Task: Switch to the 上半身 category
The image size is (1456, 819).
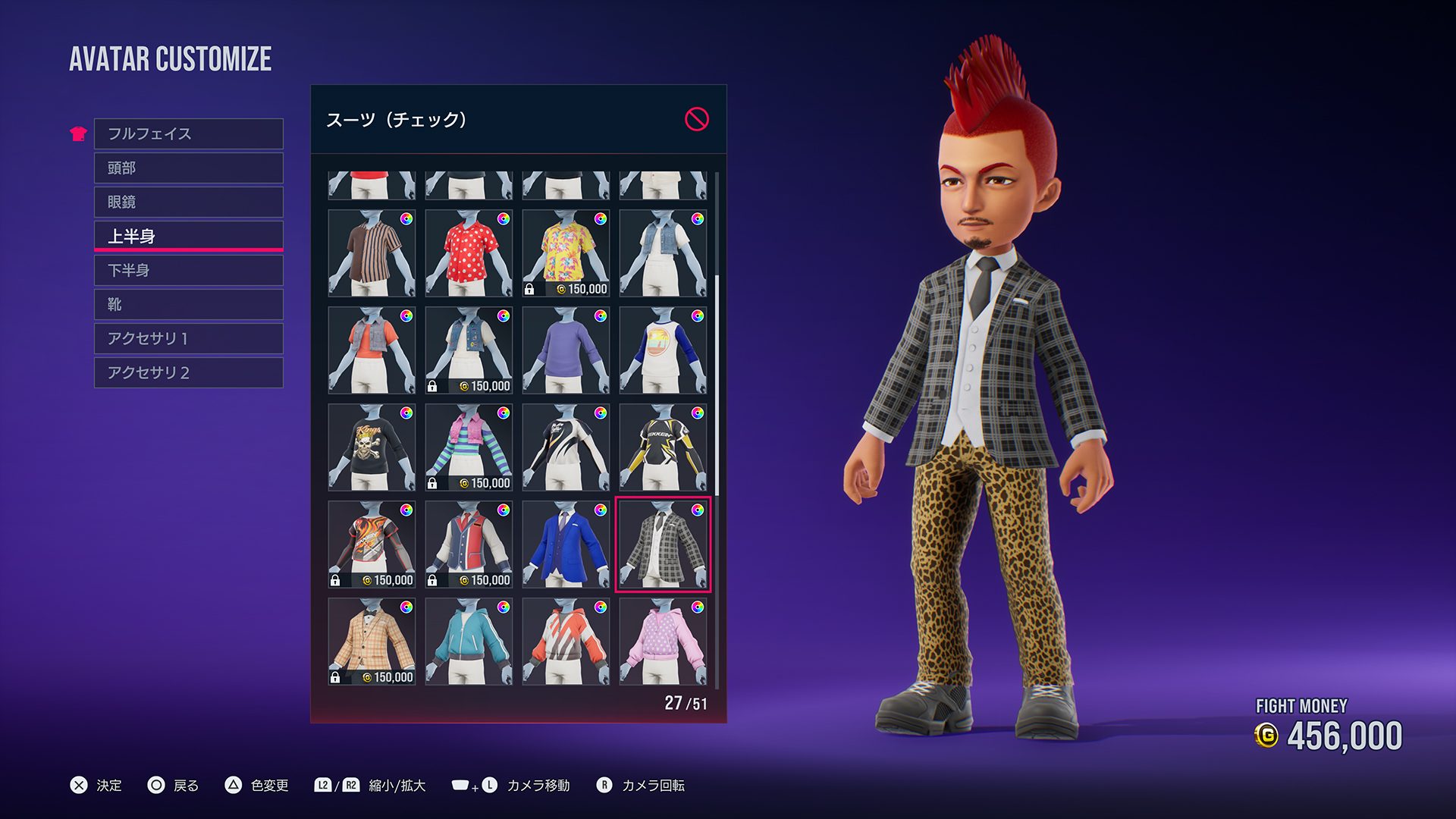Action: coord(188,236)
